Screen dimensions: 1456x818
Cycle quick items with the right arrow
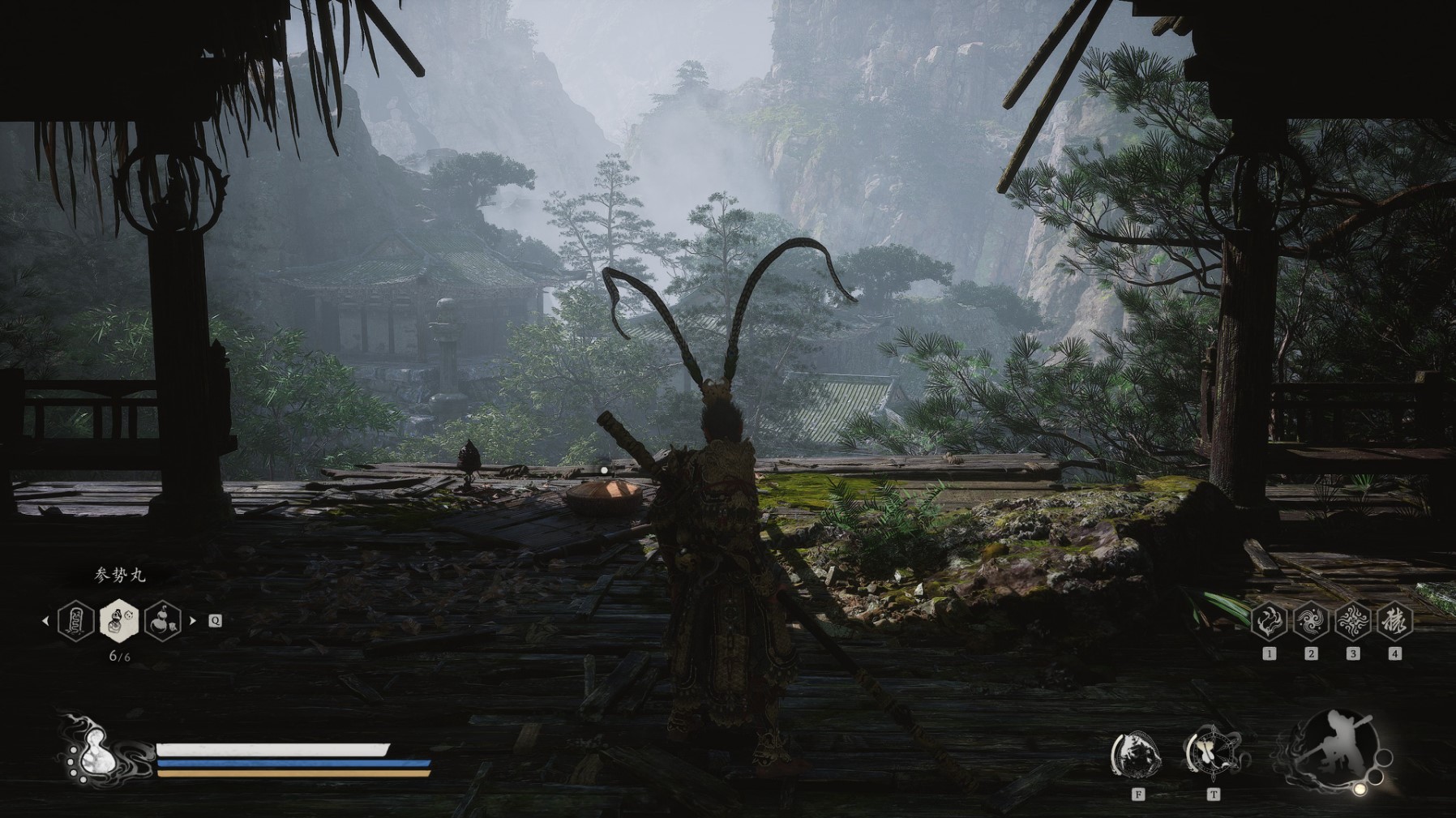193,621
